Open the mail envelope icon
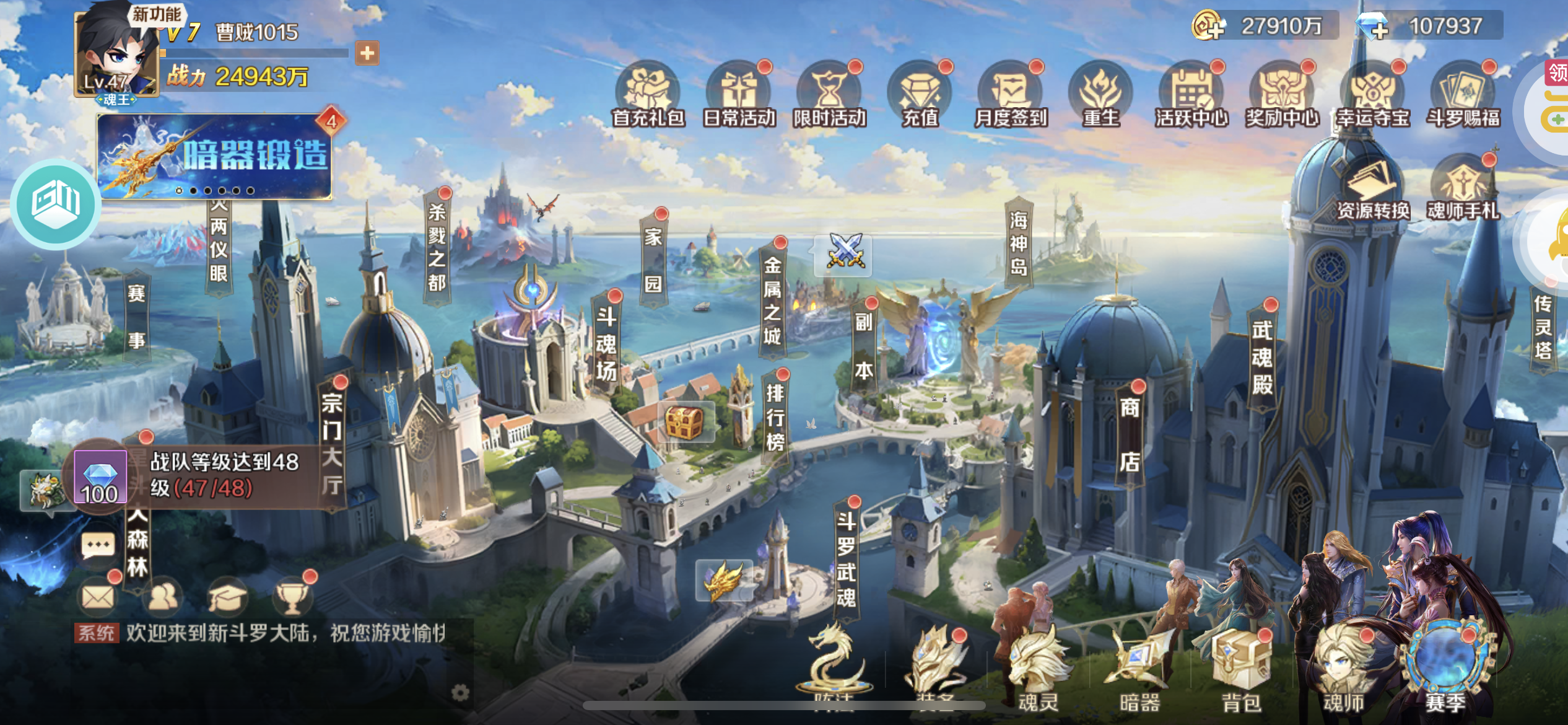The height and width of the screenshot is (725, 1568). pyautogui.click(x=98, y=597)
